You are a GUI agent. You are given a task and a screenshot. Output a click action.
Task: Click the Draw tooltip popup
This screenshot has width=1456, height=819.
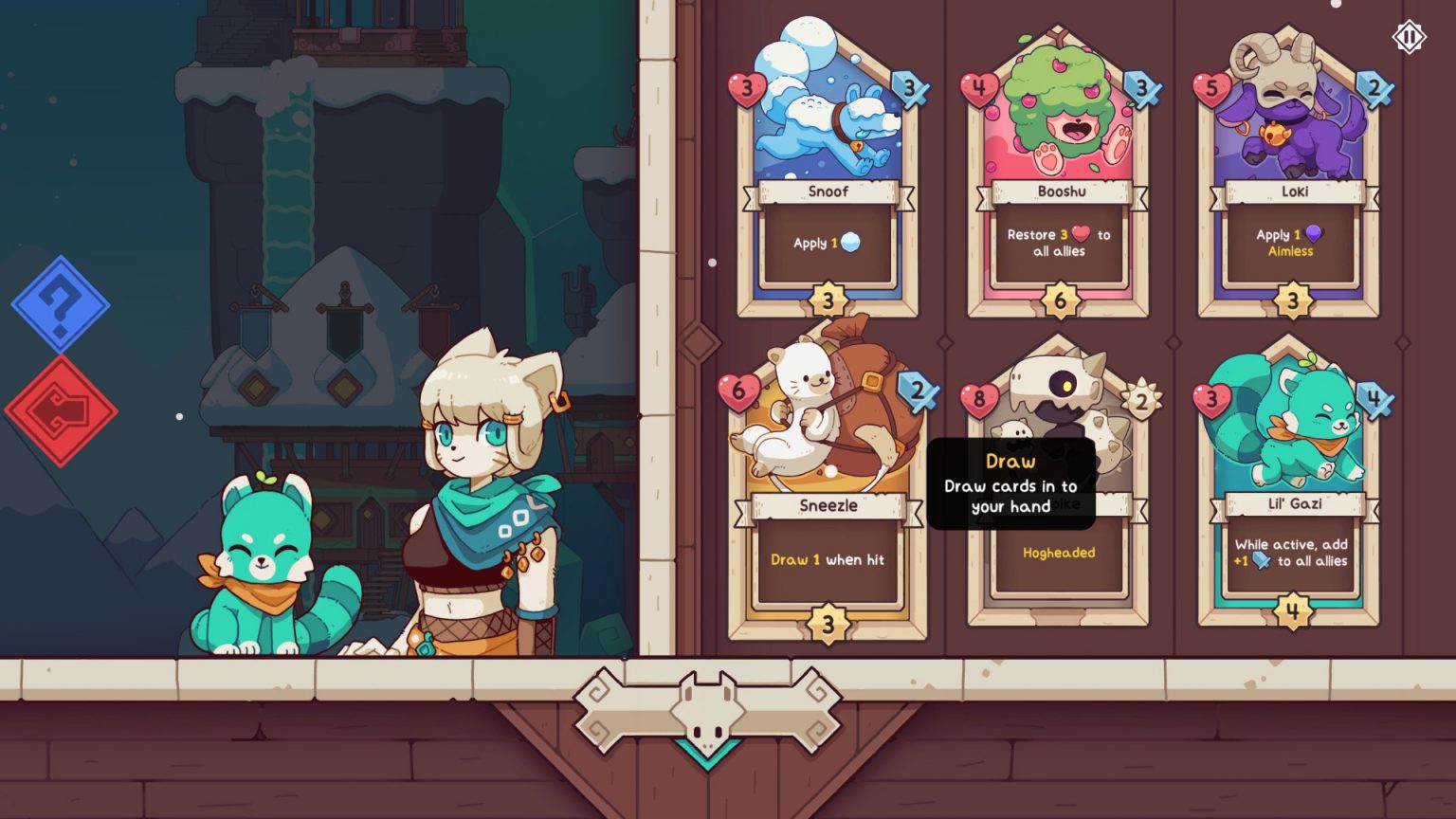coord(1013,483)
